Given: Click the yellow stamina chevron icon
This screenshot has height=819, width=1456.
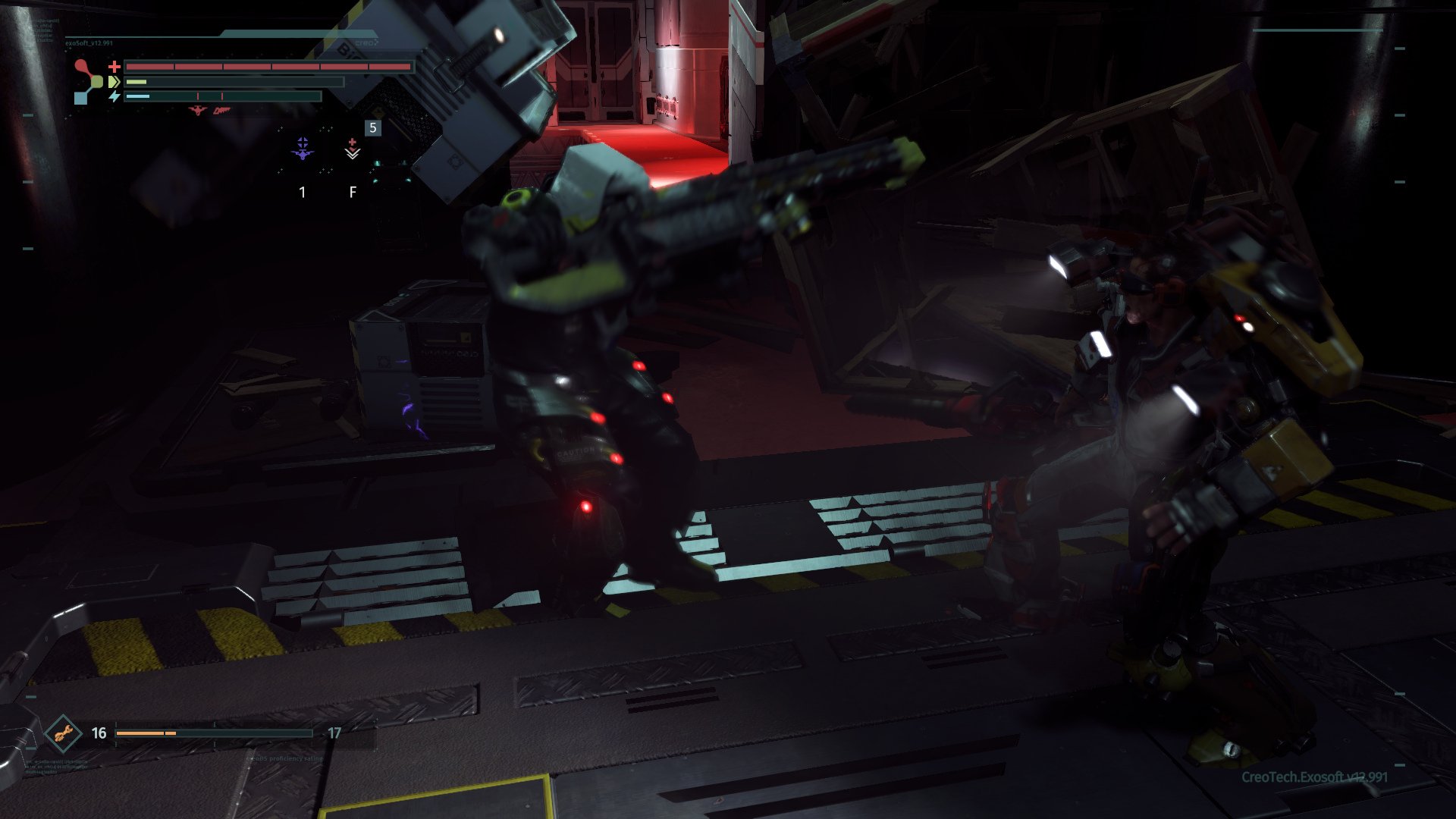Looking at the screenshot, I should 114,81.
